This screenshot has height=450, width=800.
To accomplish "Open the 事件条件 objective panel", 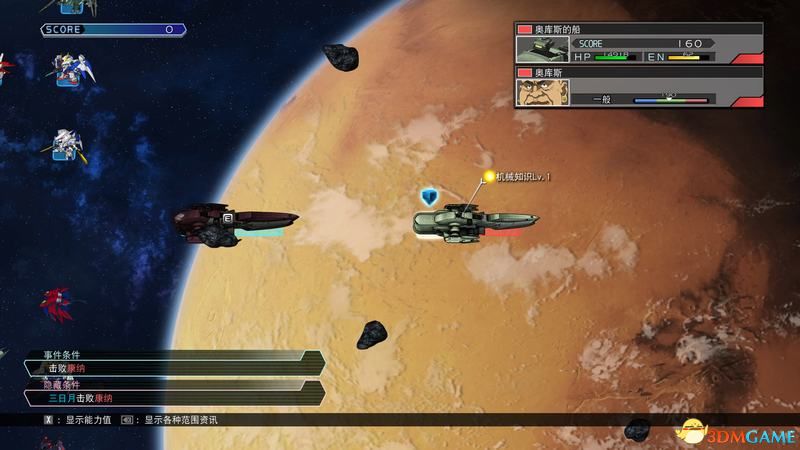I will (x=170, y=362).
